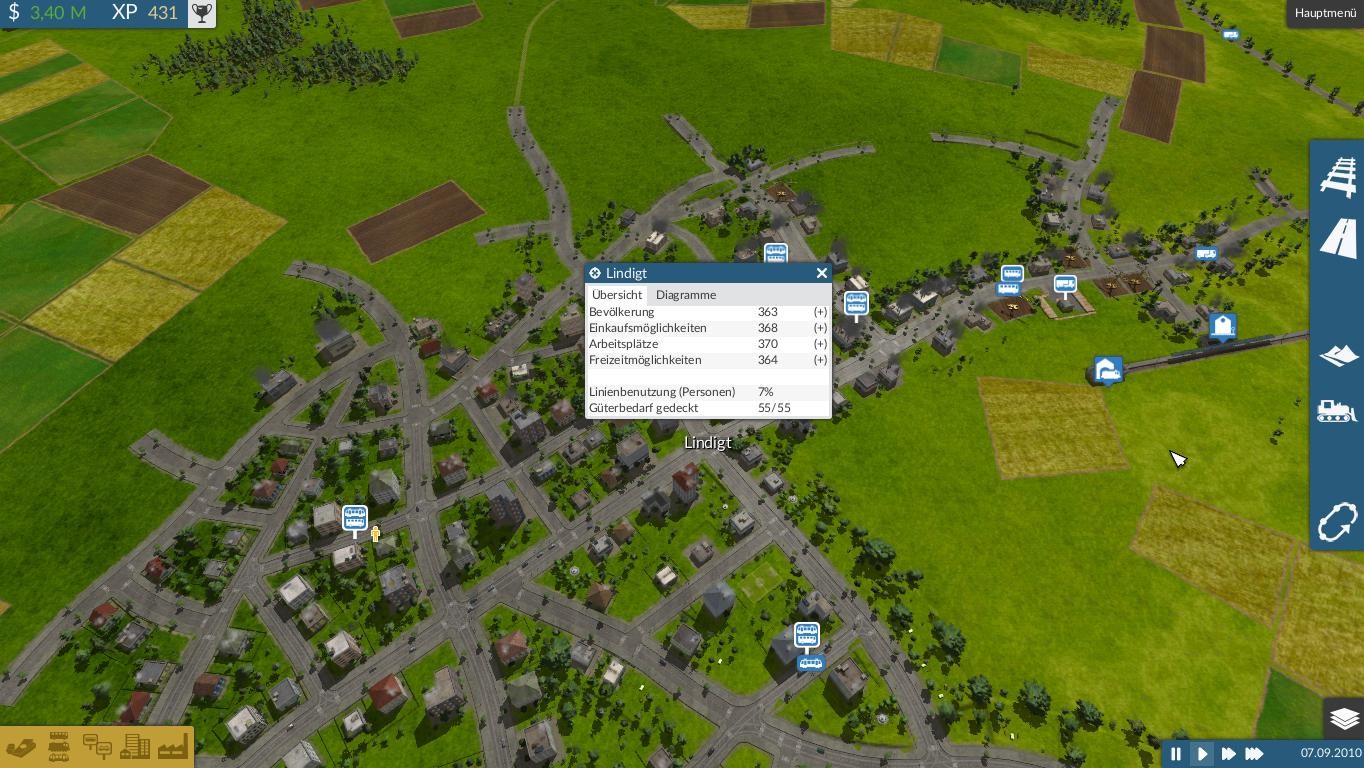Set game speed to triple fast-forward
This screenshot has width=1364, height=768.
click(1254, 754)
